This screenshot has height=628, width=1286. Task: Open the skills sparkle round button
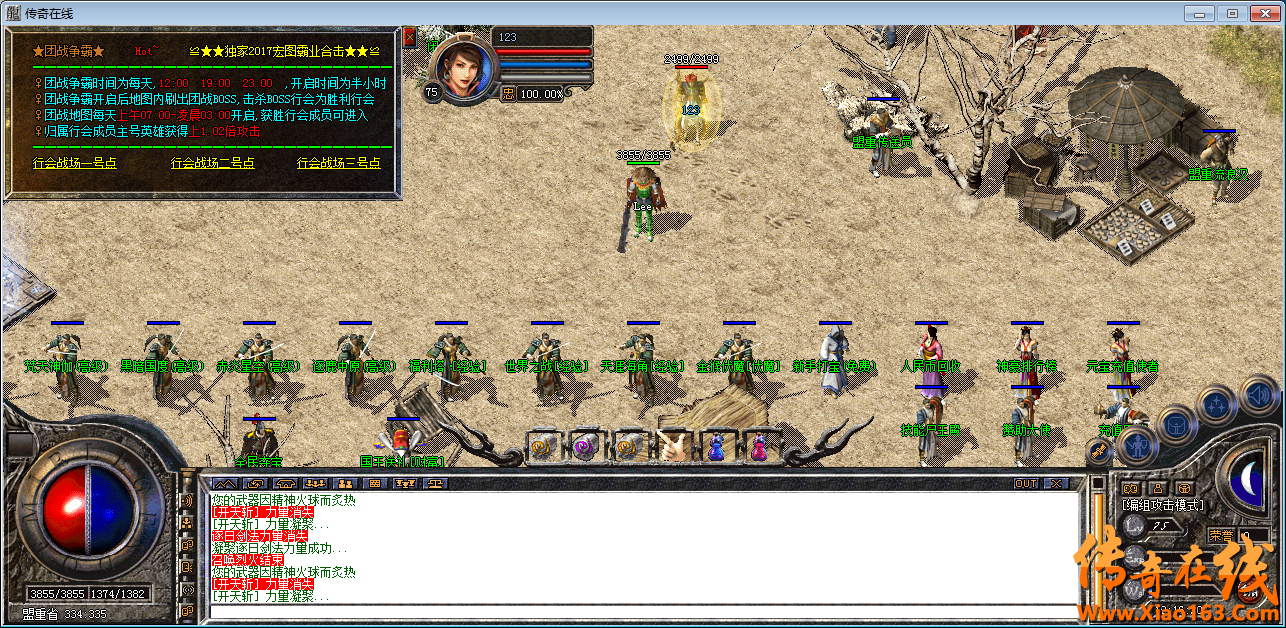tap(1217, 405)
